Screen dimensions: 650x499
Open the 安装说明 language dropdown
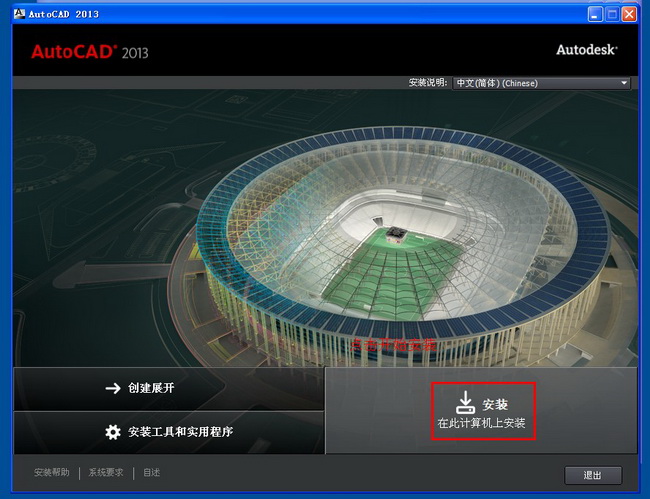pyautogui.click(x=541, y=83)
